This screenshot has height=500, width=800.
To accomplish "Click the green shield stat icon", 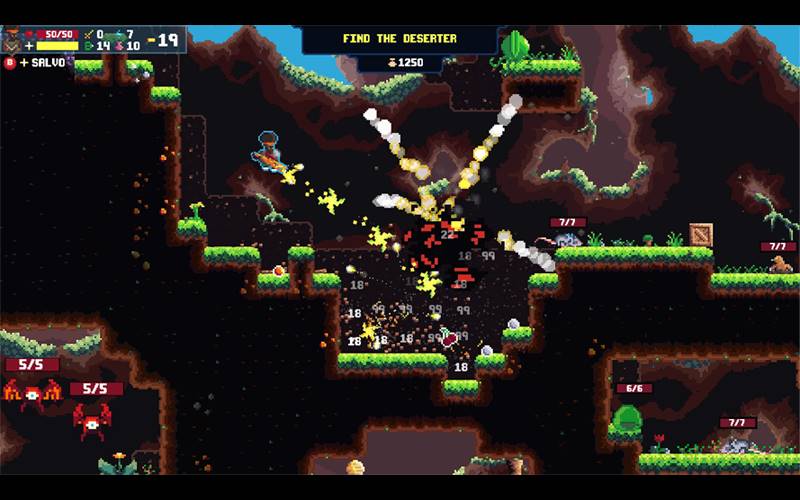I will click(x=87, y=46).
